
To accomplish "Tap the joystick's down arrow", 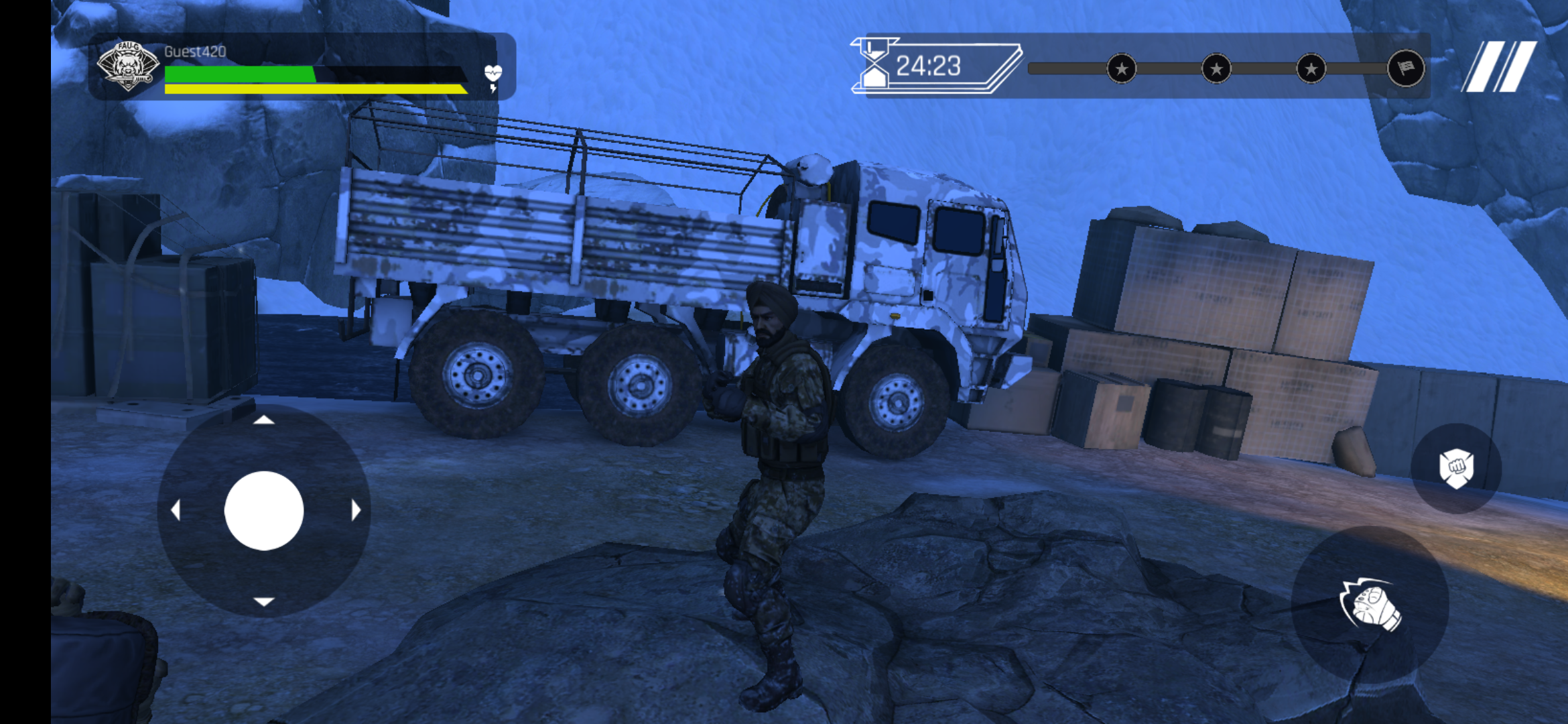I will [x=264, y=601].
